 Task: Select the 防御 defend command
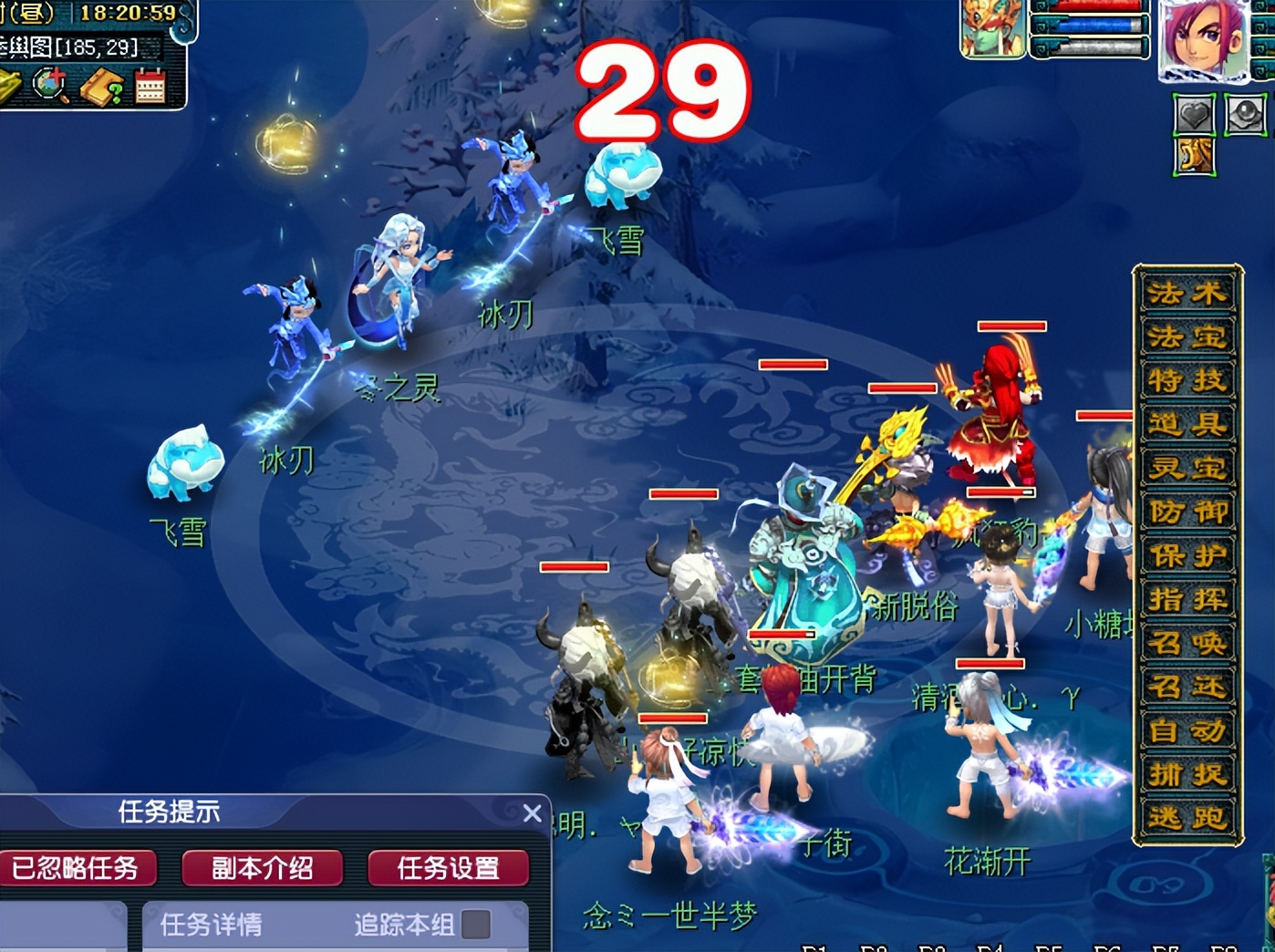(1187, 512)
